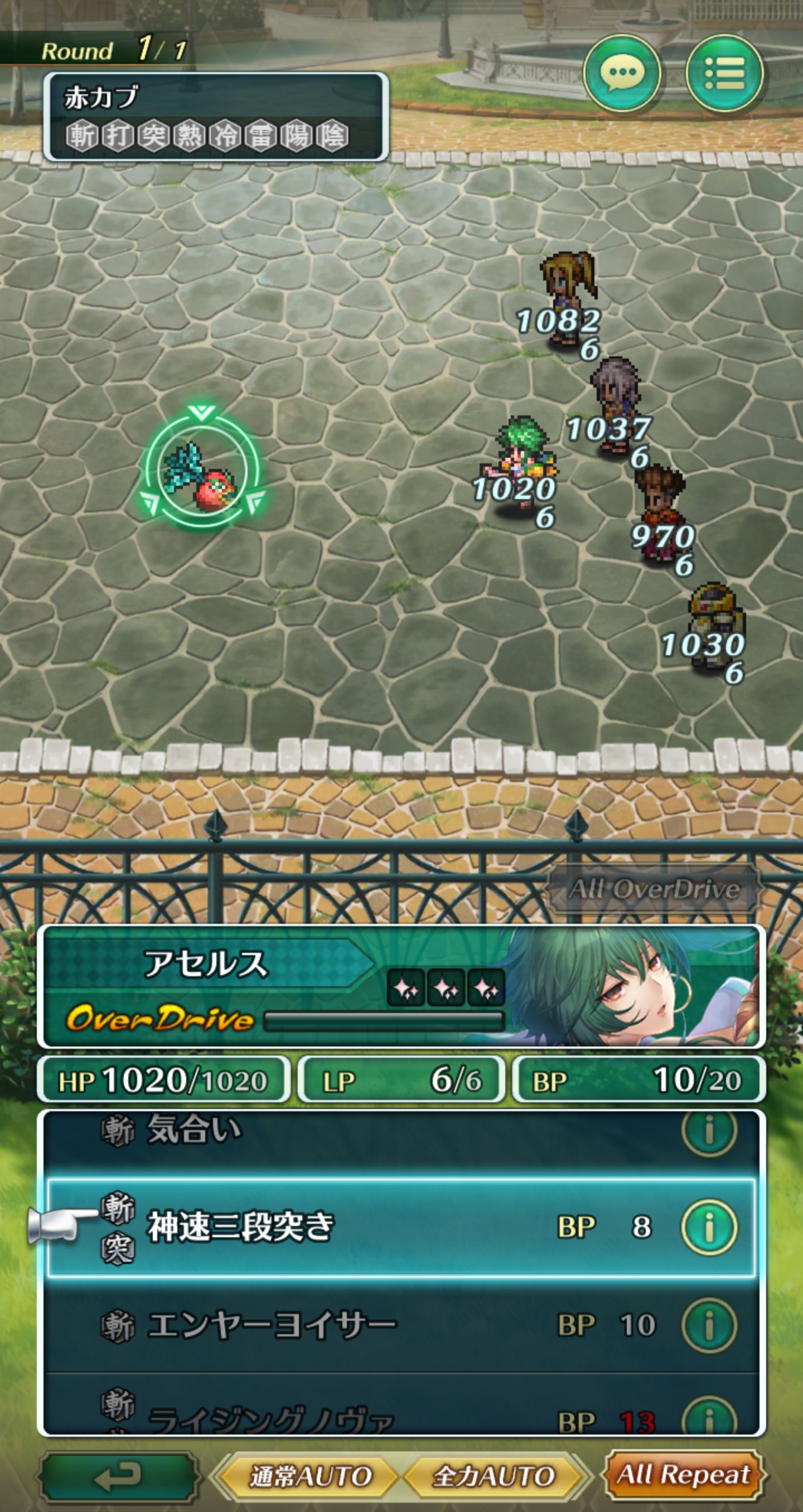Open the 赤カブ enemy weakness panel
The image size is (803, 1512).
tap(215, 117)
